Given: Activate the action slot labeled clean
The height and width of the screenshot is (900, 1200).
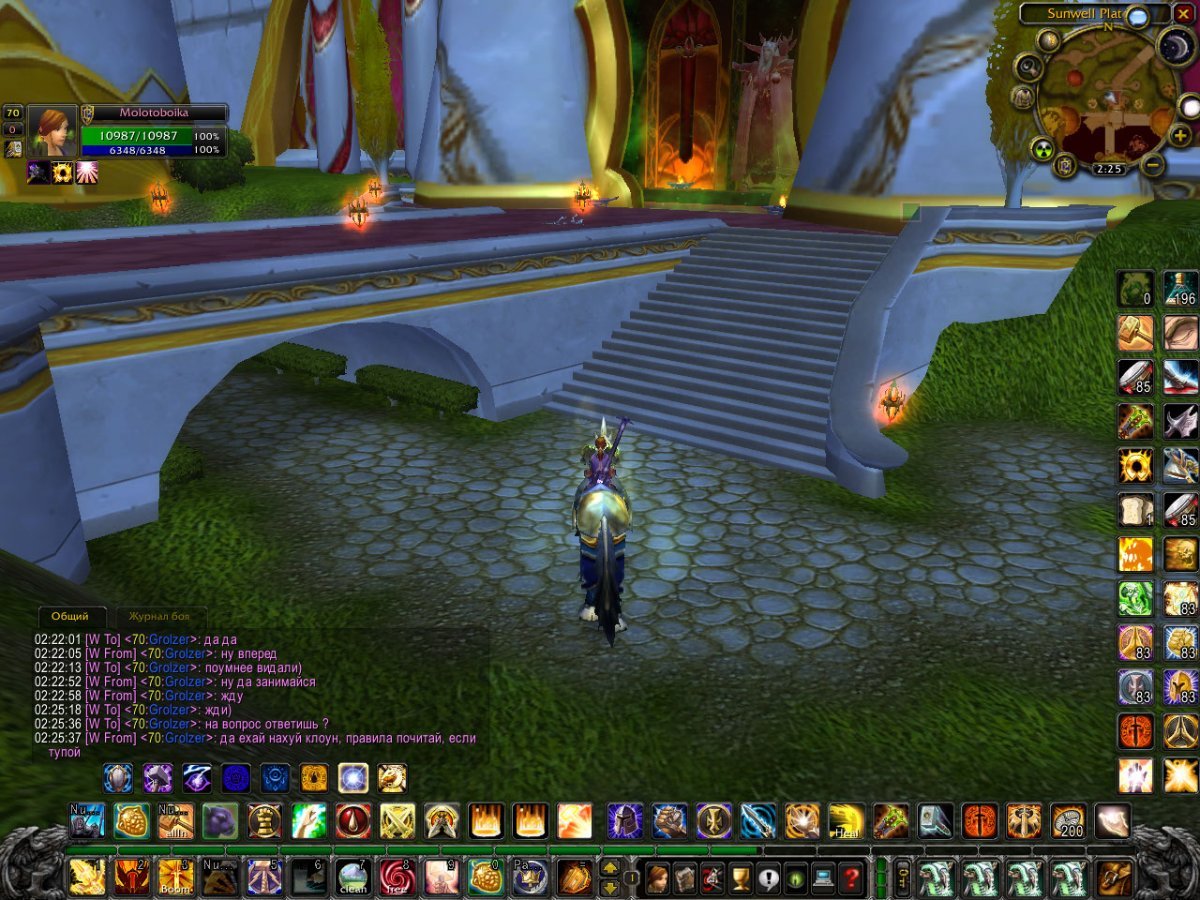Looking at the screenshot, I should point(351,877).
